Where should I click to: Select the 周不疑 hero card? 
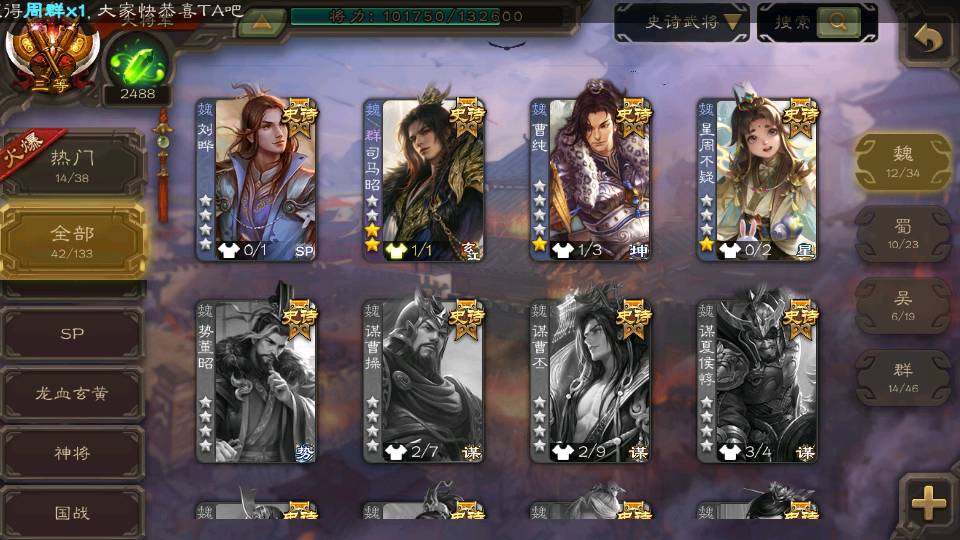pyautogui.click(x=758, y=180)
